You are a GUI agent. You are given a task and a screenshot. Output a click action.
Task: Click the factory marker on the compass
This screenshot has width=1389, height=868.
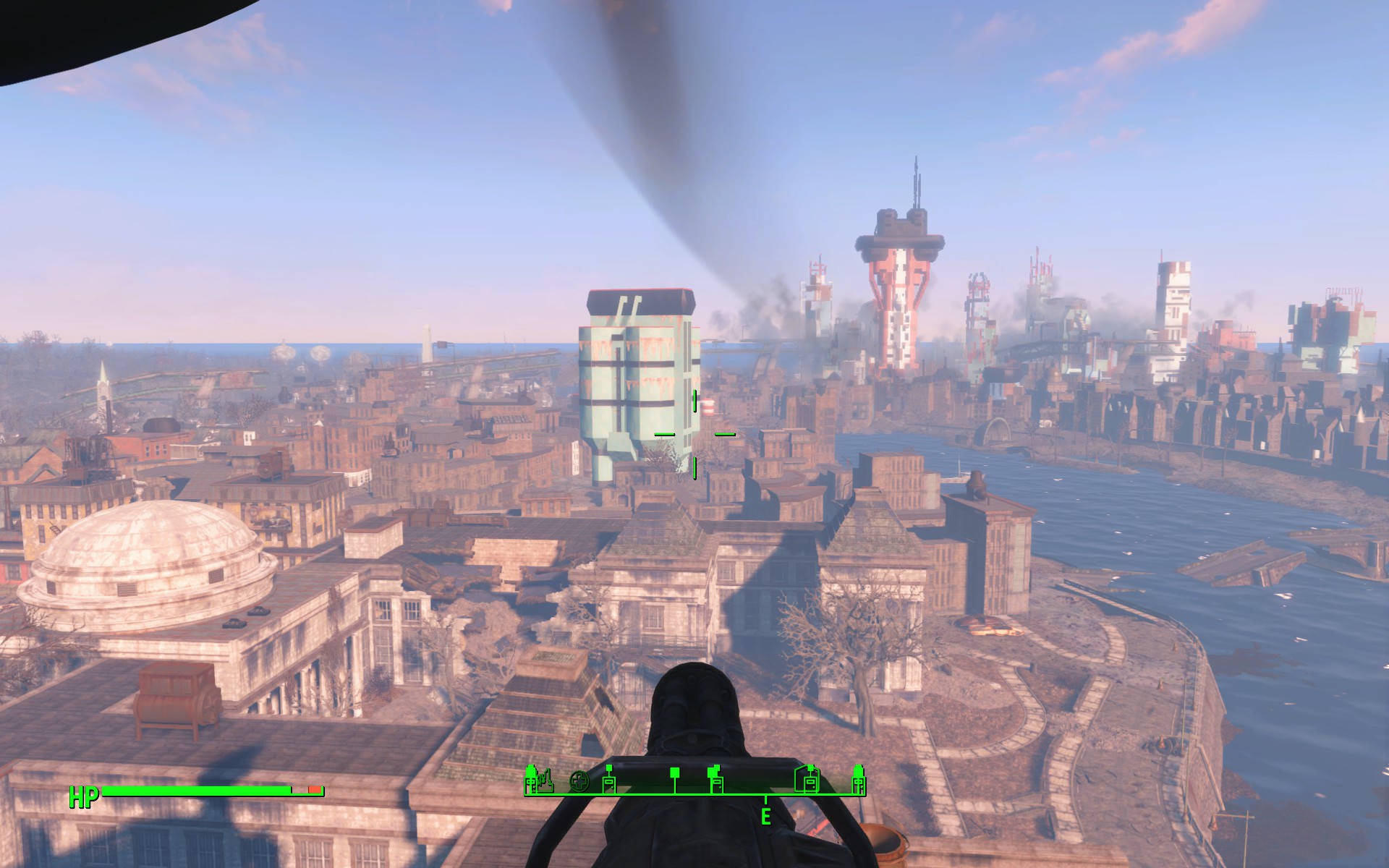point(546,781)
